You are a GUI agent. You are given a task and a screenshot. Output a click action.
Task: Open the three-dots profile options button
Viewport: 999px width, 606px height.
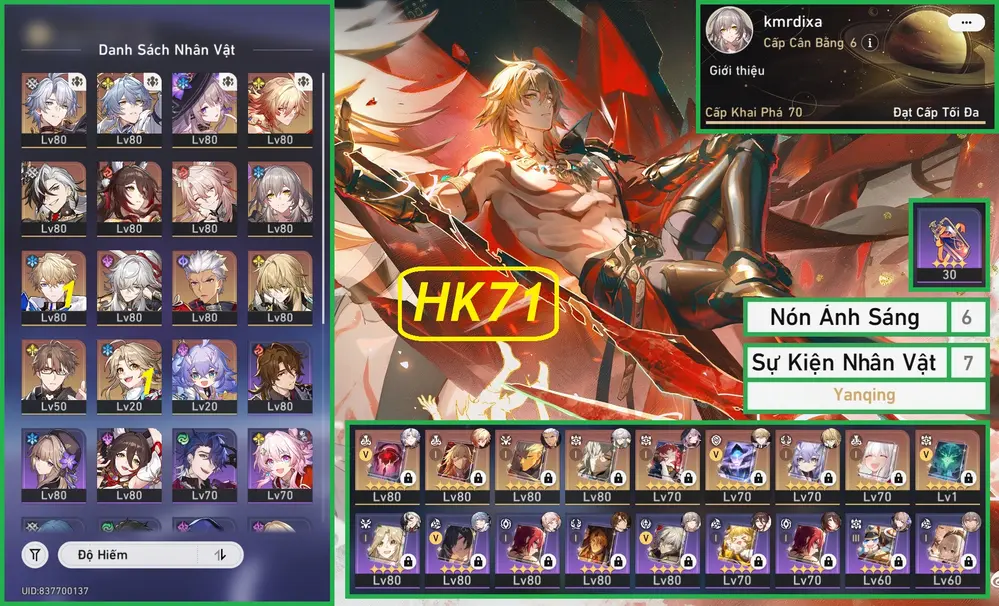965,22
